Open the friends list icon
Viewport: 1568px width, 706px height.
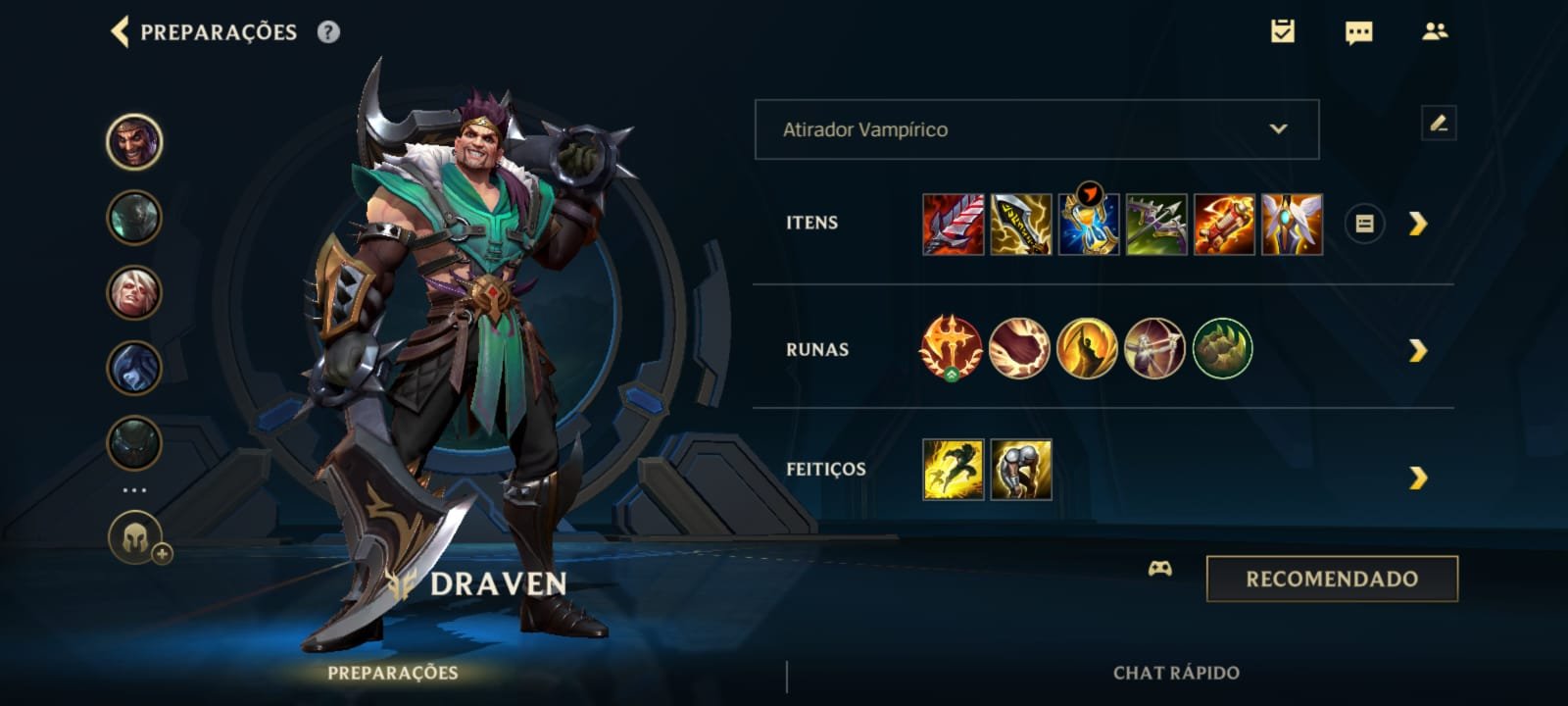click(1434, 32)
